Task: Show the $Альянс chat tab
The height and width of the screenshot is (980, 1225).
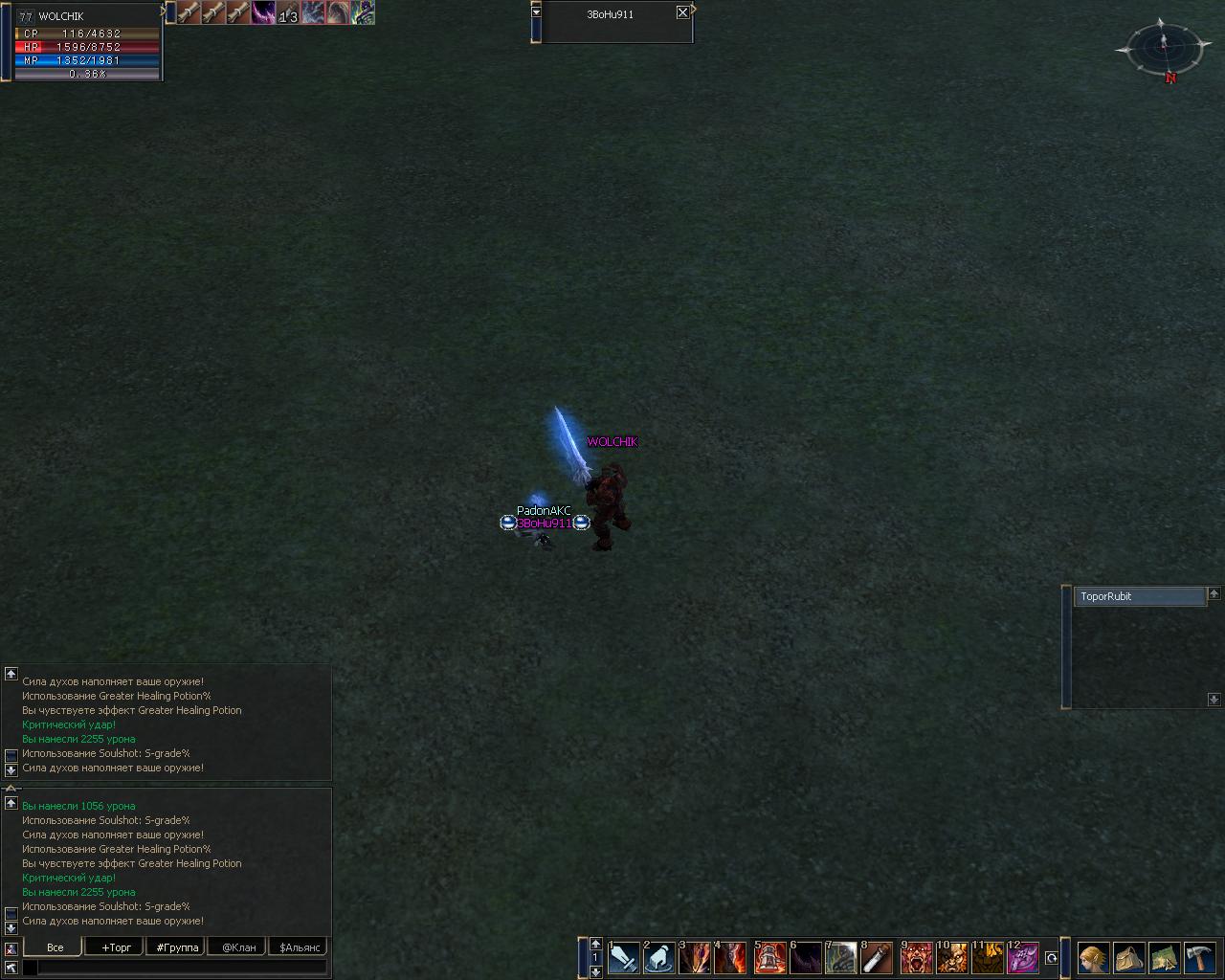Action: tap(300, 947)
